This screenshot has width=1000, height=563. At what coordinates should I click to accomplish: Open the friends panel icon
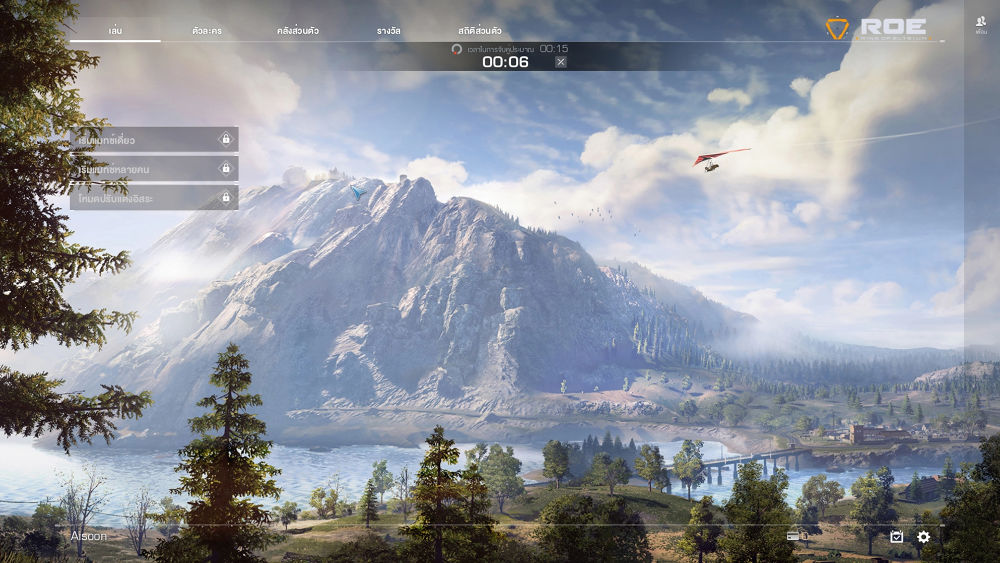coord(981,25)
